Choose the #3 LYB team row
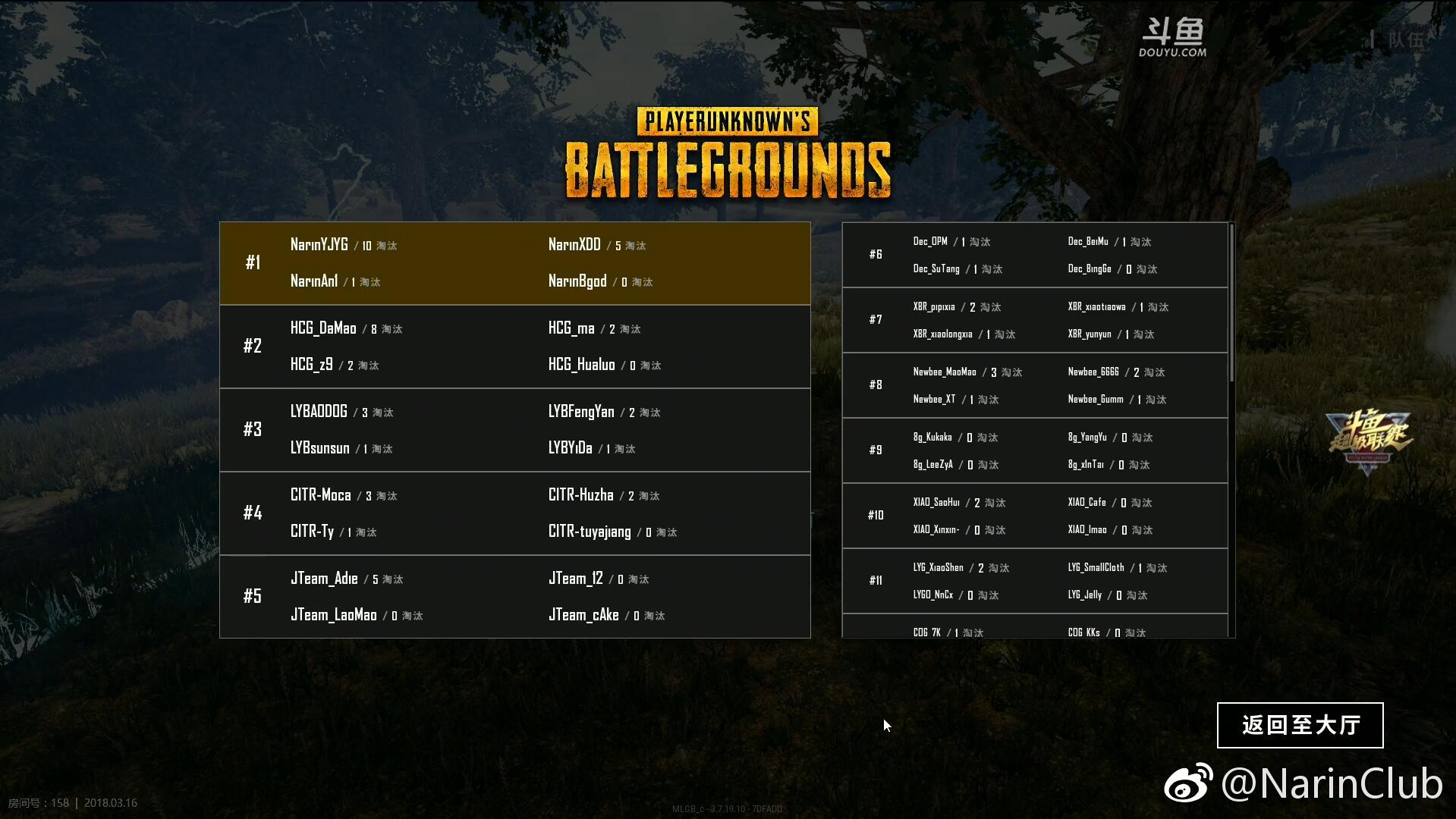 click(x=514, y=430)
